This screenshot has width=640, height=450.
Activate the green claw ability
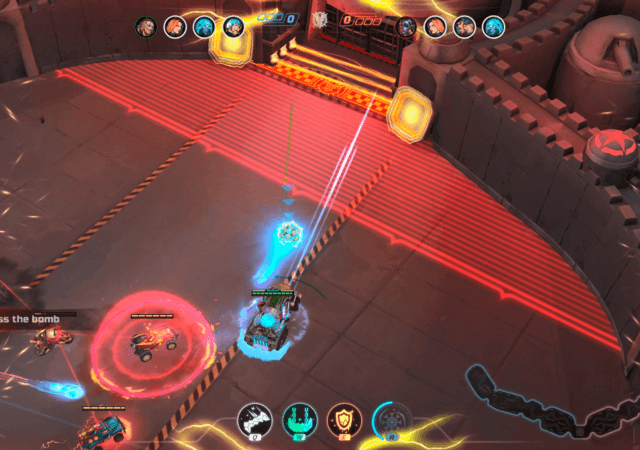coord(297,420)
